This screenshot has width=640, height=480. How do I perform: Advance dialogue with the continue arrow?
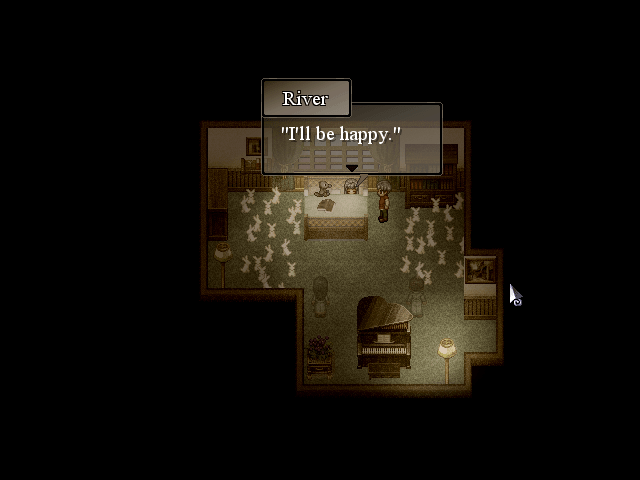tap(351, 168)
